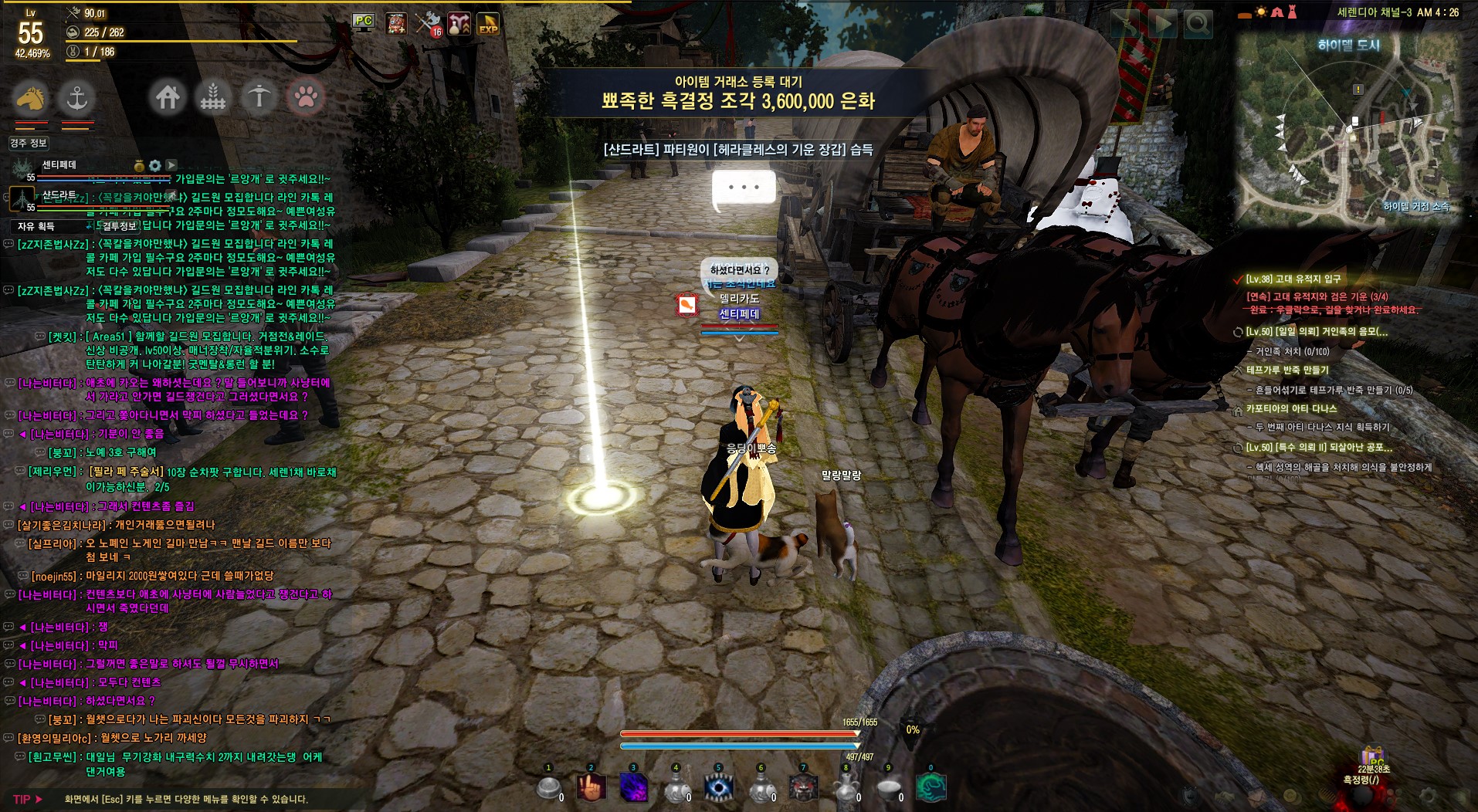Open the horse mount icon

pos(31,97)
